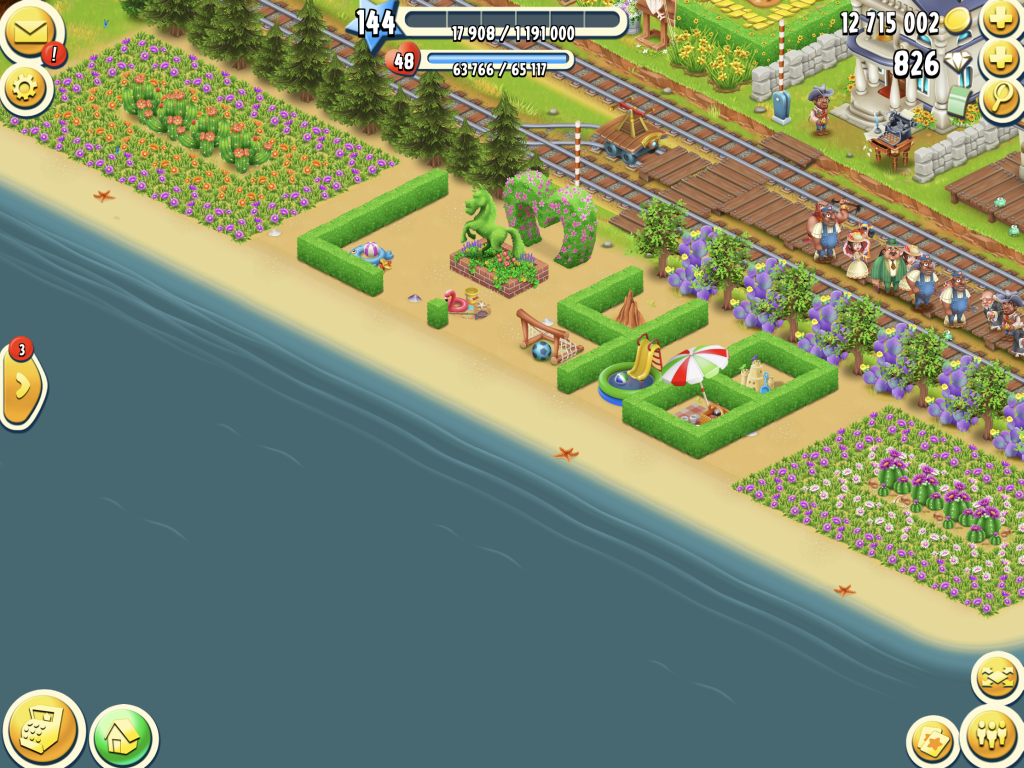The height and width of the screenshot is (768, 1024).
Task: Open the shop cash register button
Action: pos(43,728)
